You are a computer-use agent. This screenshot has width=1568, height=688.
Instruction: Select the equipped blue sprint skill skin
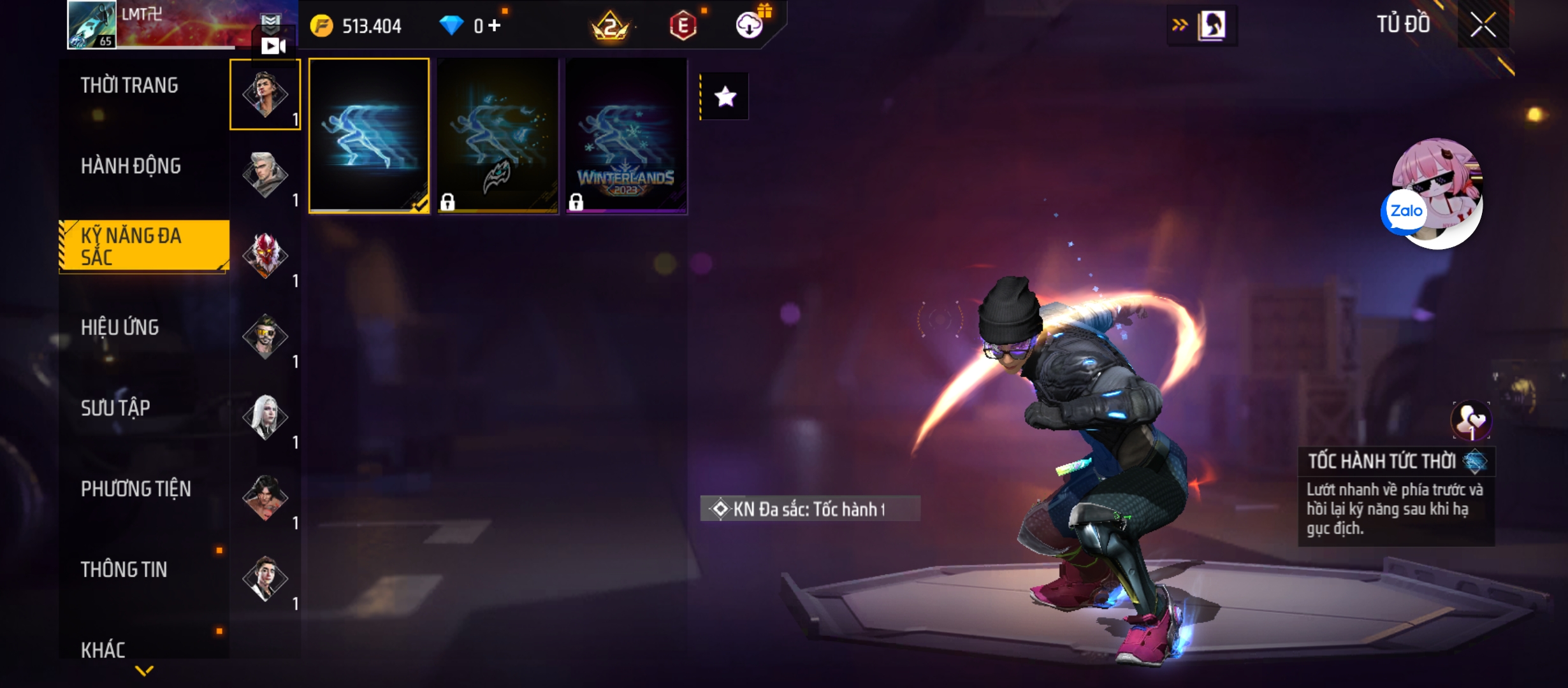coord(369,135)
